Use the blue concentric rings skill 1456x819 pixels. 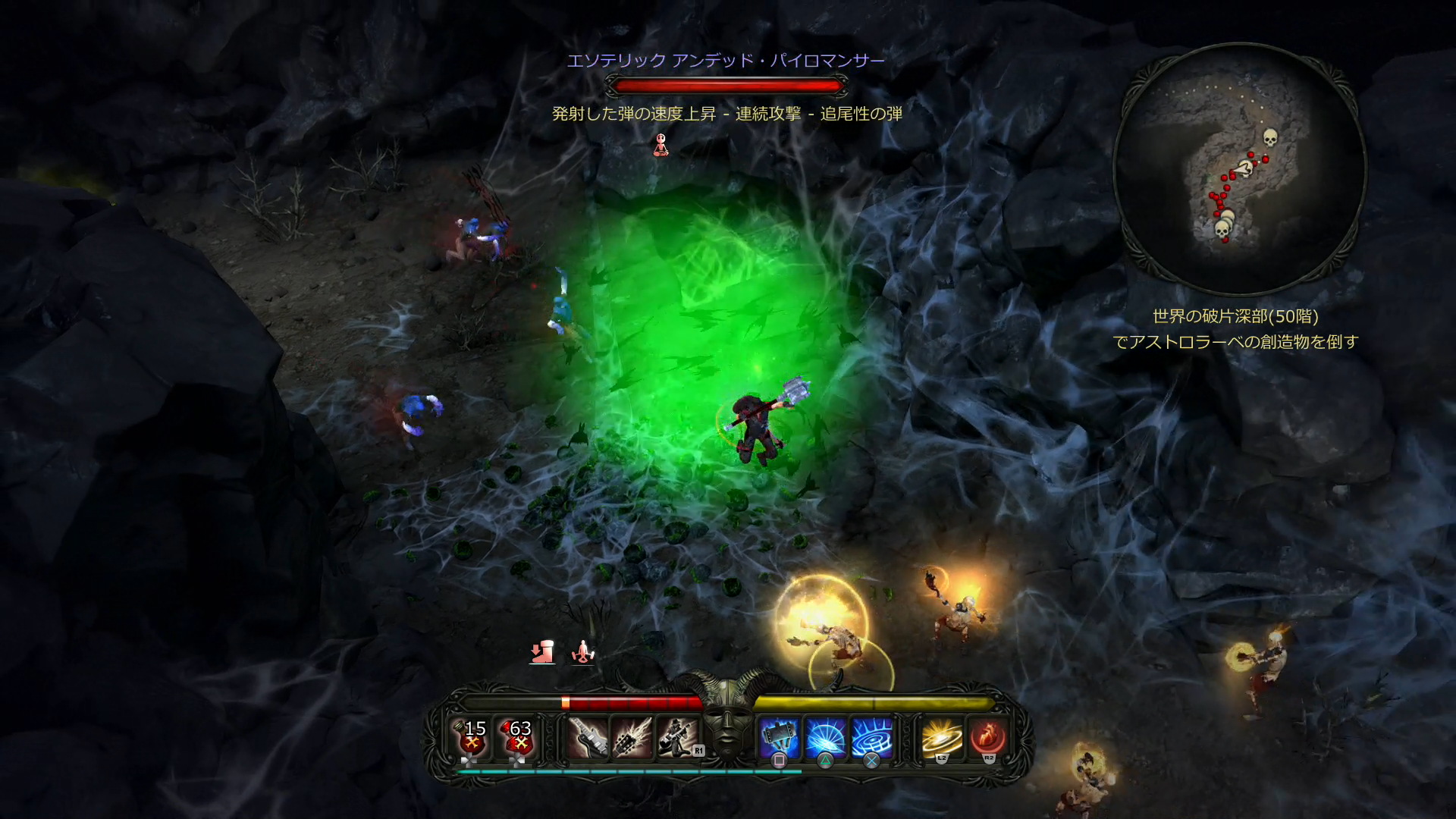(x=872, y=738)
